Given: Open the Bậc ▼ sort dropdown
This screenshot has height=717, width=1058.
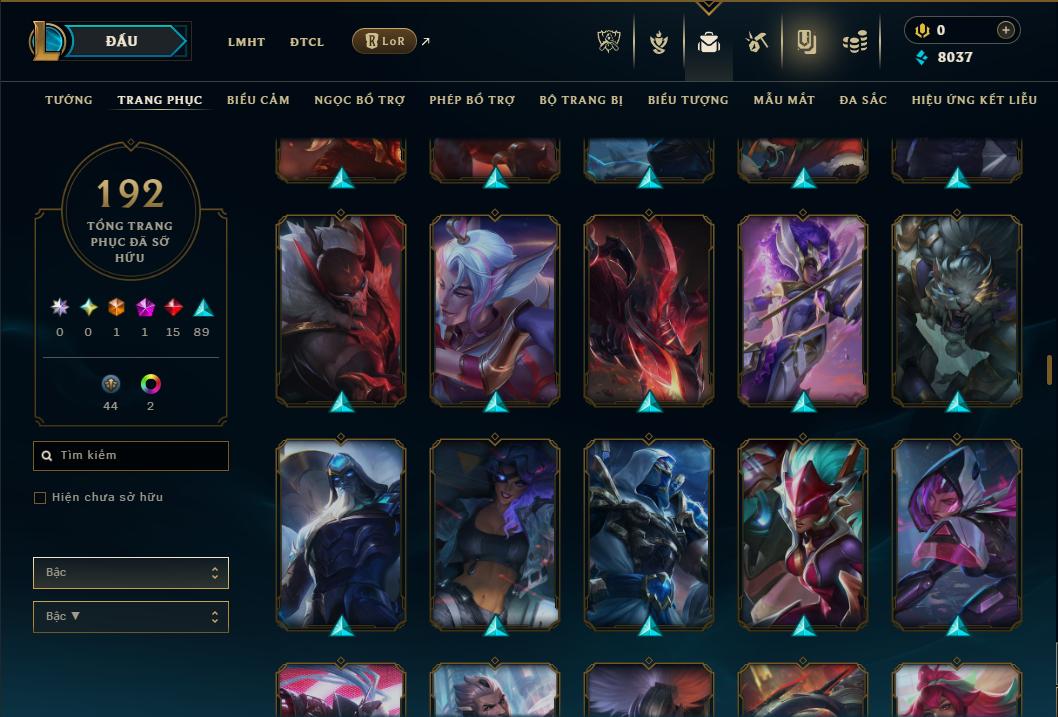Looking at the screenshot, I should [x=131, y=617].
